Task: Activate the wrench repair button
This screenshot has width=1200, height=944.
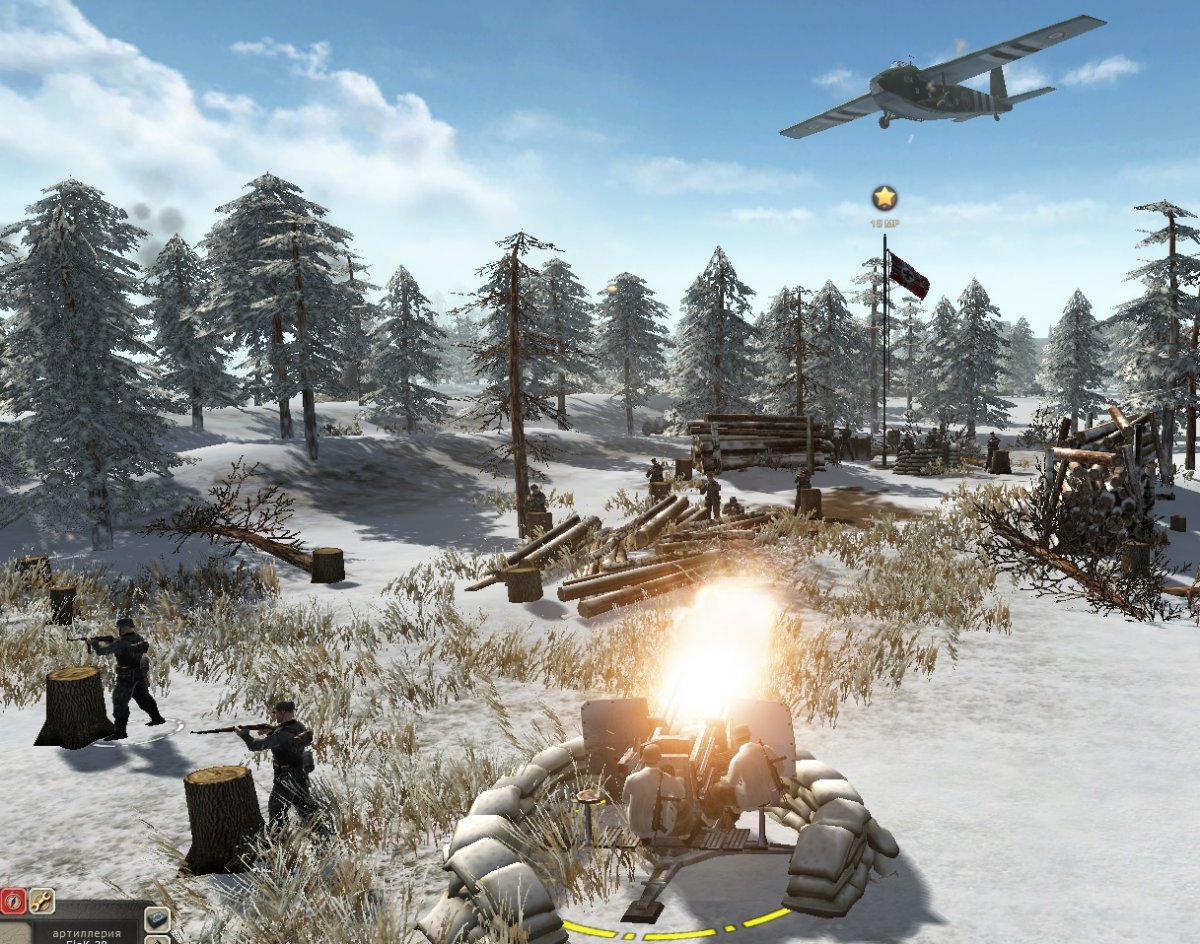Action: pos(41,899)
